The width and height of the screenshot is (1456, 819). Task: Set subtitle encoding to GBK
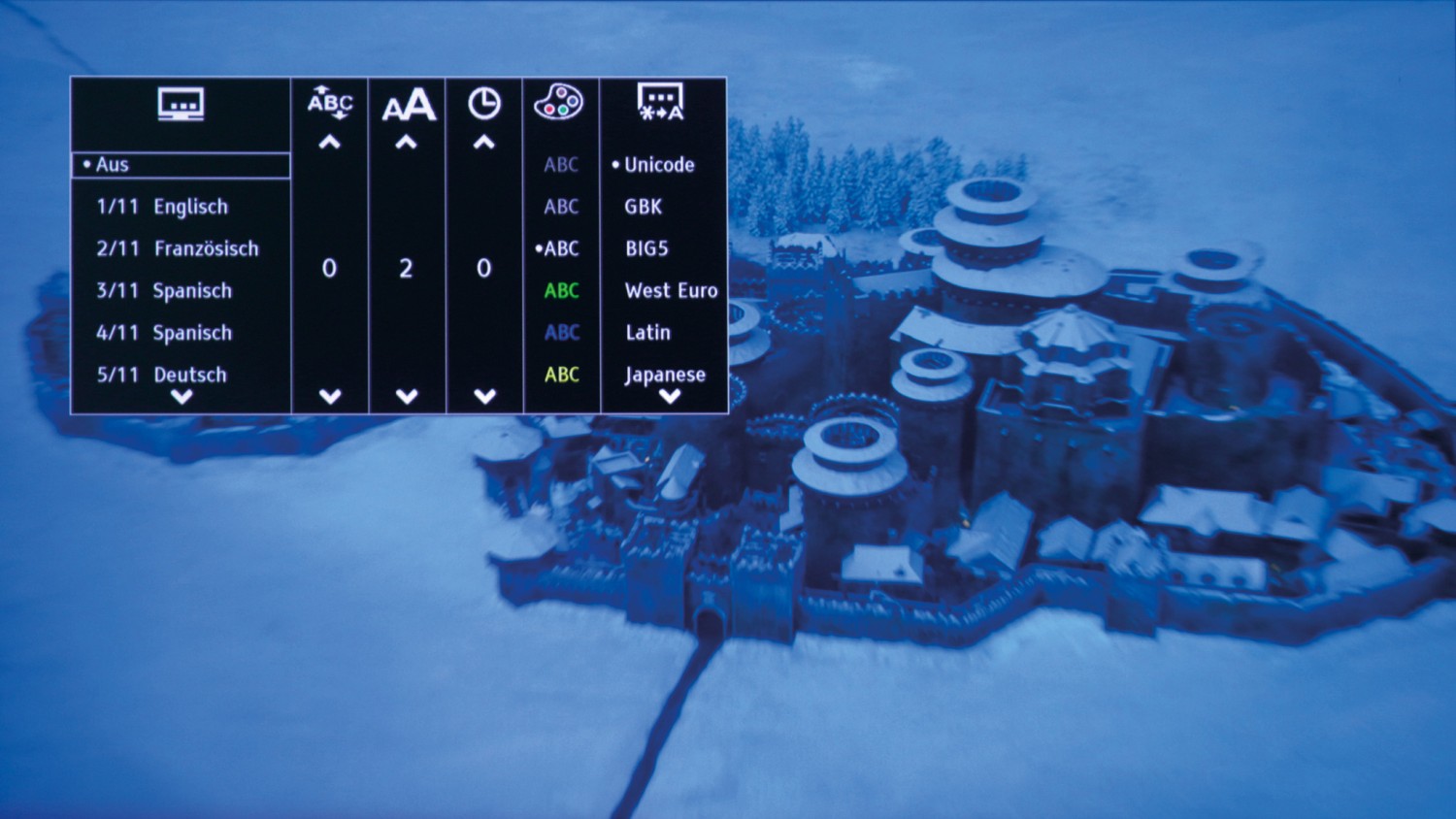coord(644,207)
